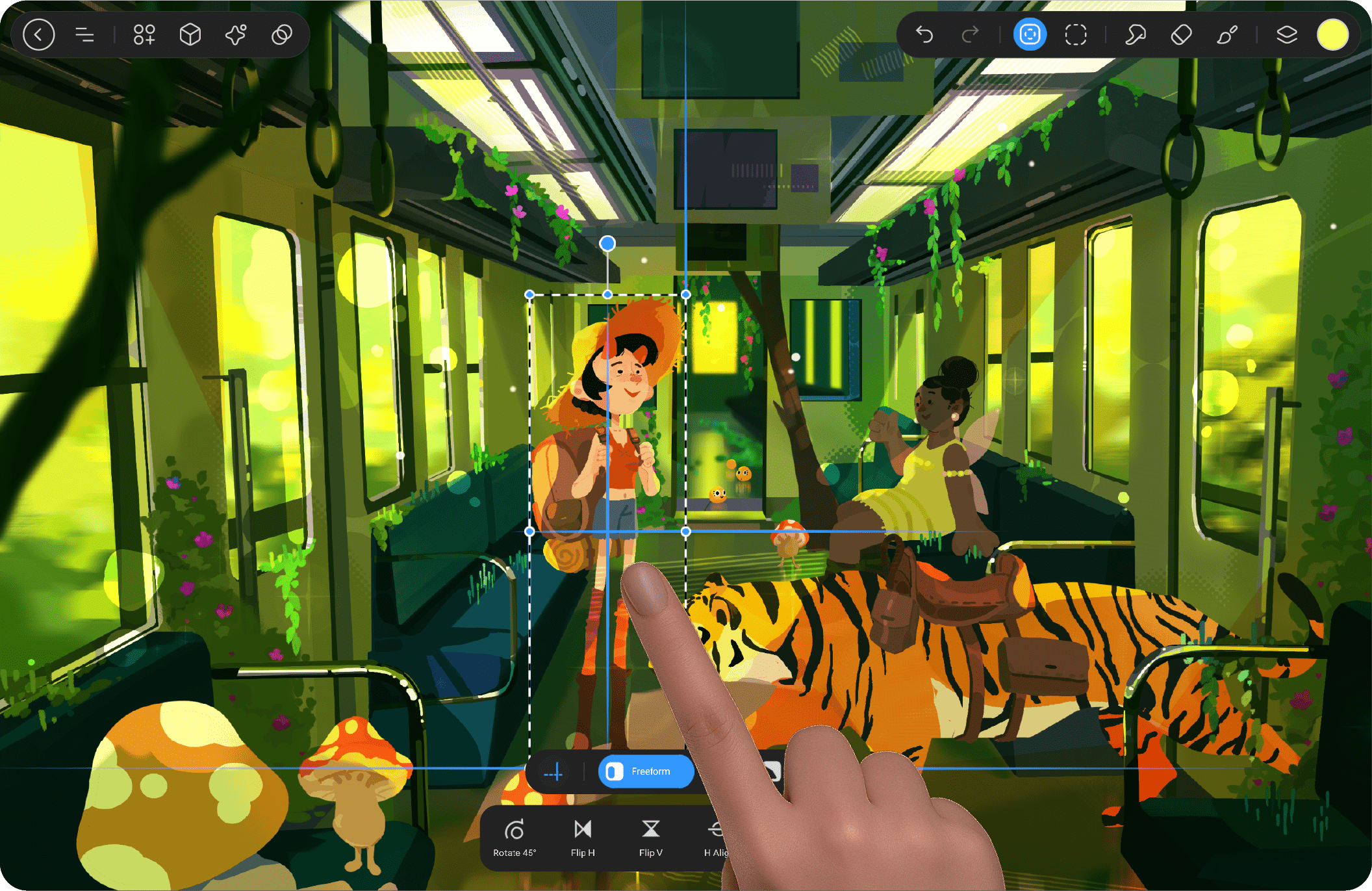Image resolution: width=1372 pixels, height=891 pixels.
Task: Switch to the paintbrush tool
Action: (x=1226, y=34)
